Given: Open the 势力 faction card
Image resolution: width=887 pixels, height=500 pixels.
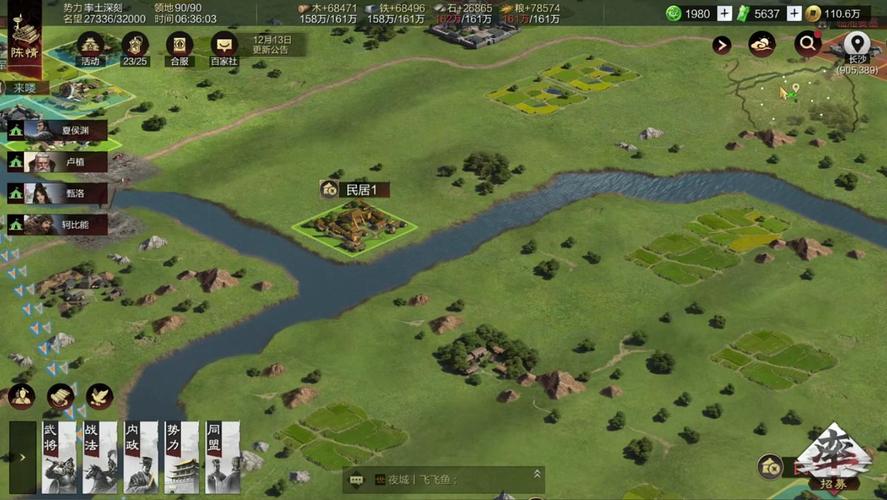Looking at the screenshot, I should pyautogui.click(x=182, y=457).
